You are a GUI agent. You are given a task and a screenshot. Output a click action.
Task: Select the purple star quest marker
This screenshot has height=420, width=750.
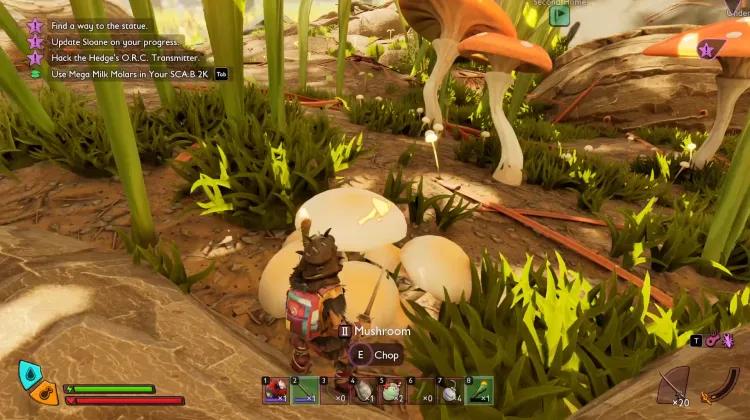tap(706, 49)
